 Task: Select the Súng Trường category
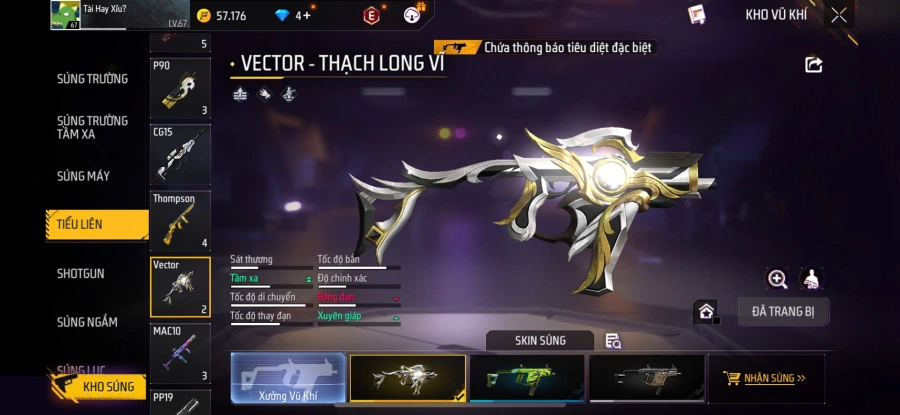coord(92,79)
